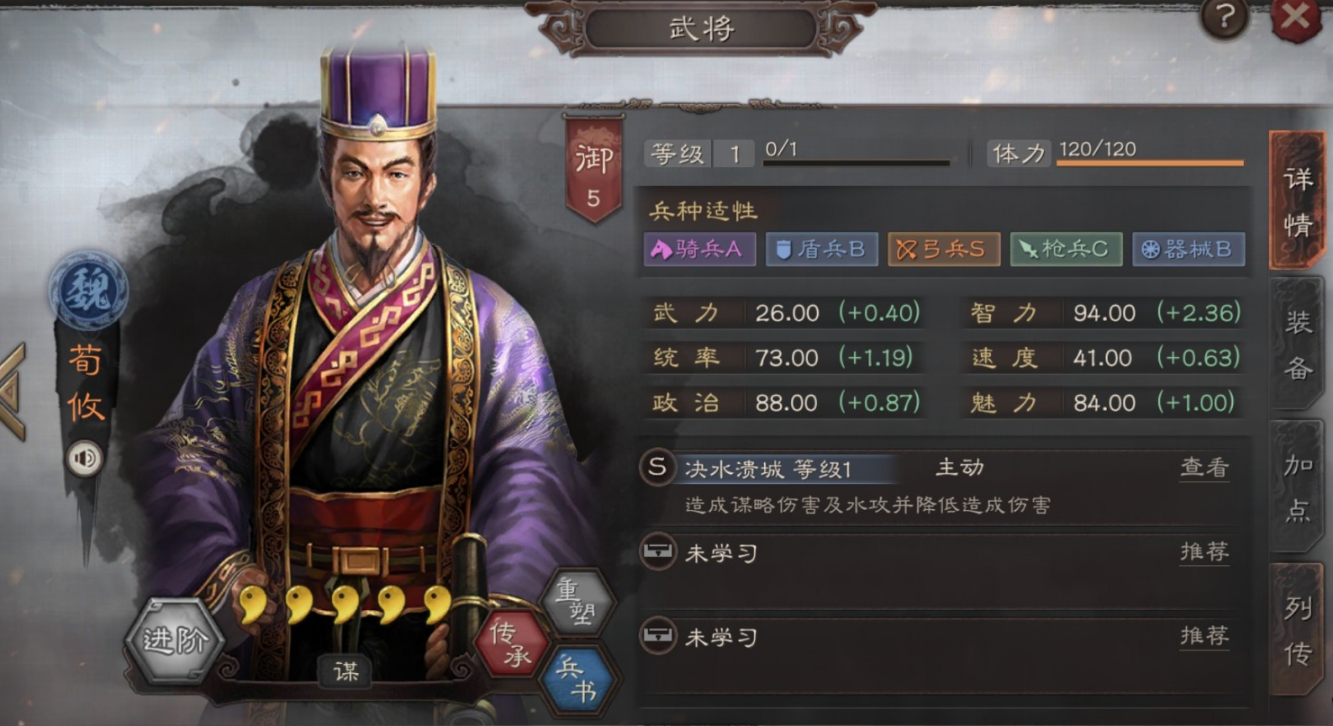Select the 枪兵C spearman aptitude badge

(1066, 248)
